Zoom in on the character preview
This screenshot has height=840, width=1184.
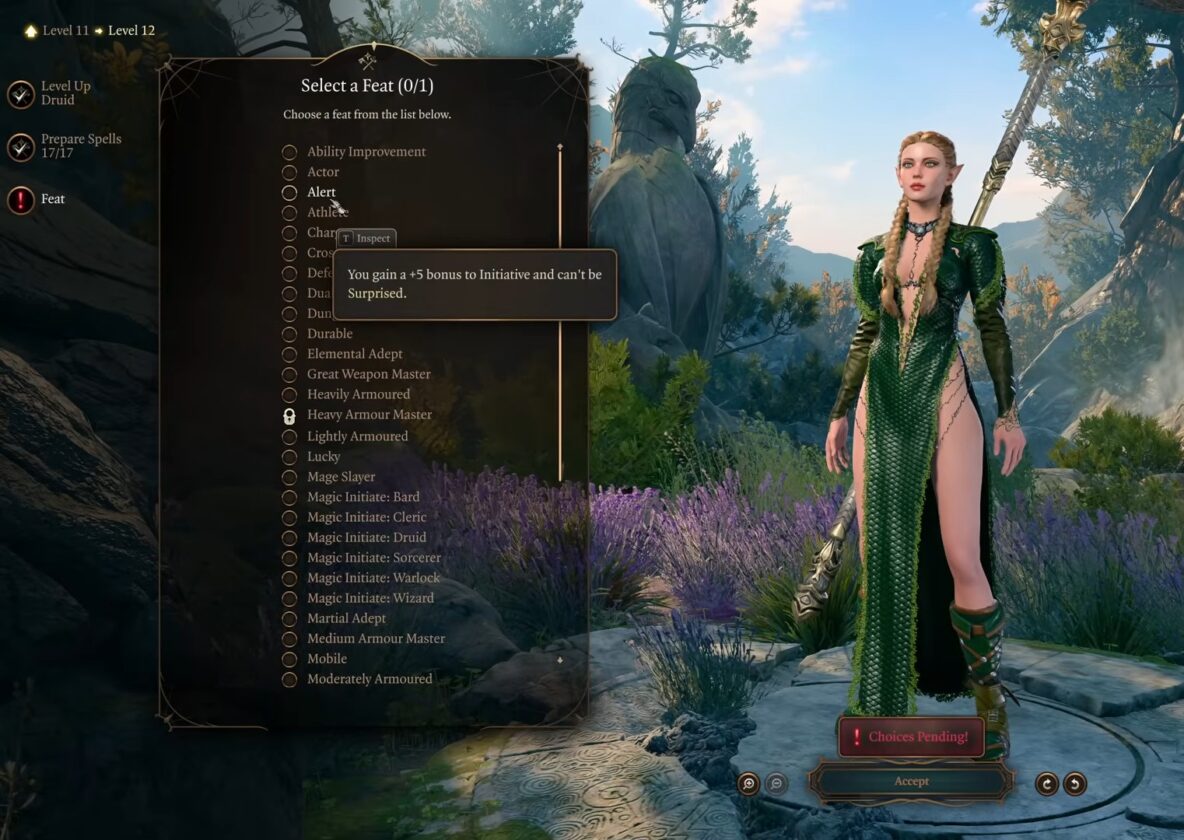pyautogui.click(x=749, y=784)
